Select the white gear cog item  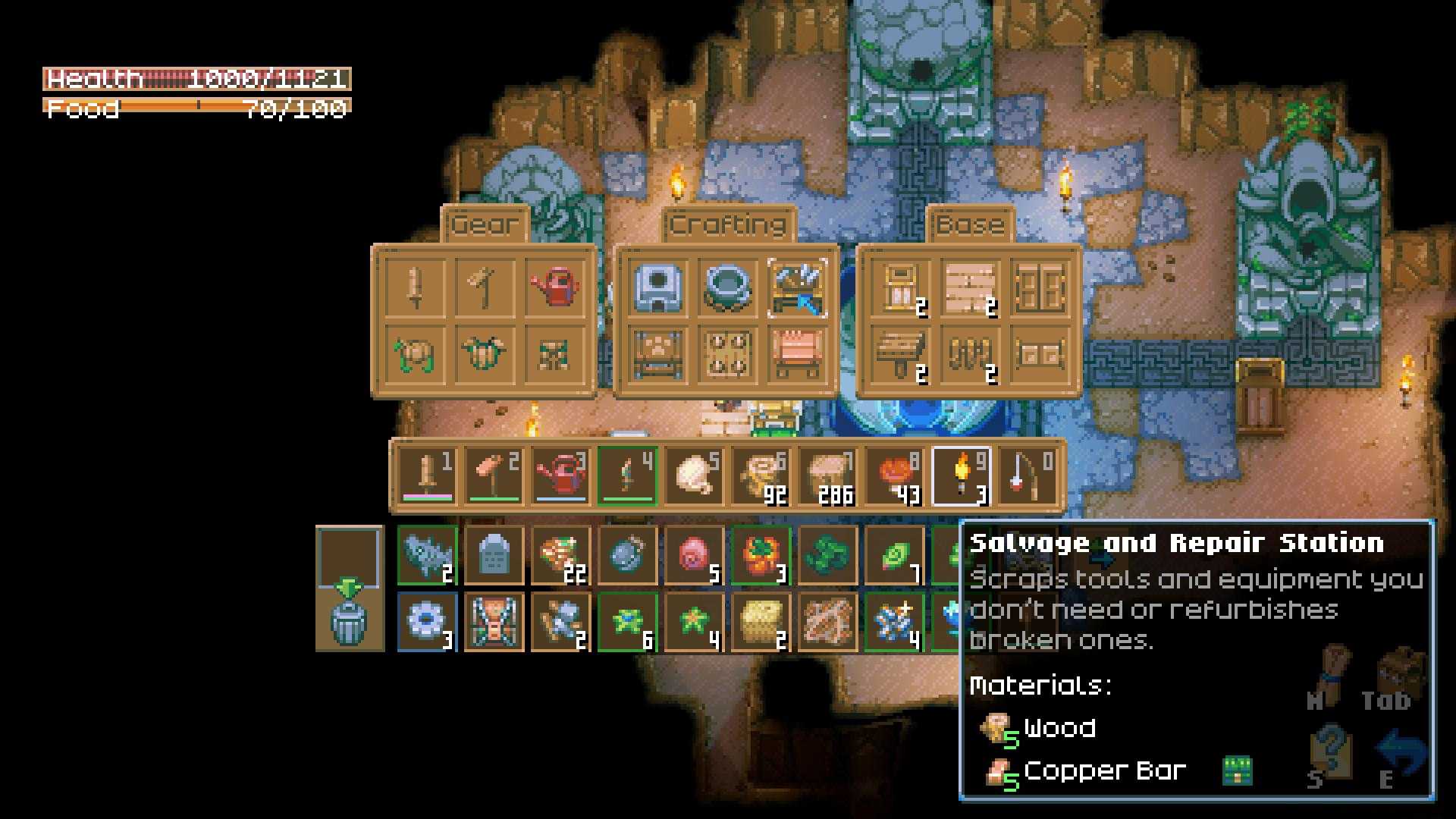[x=427, y=623]
